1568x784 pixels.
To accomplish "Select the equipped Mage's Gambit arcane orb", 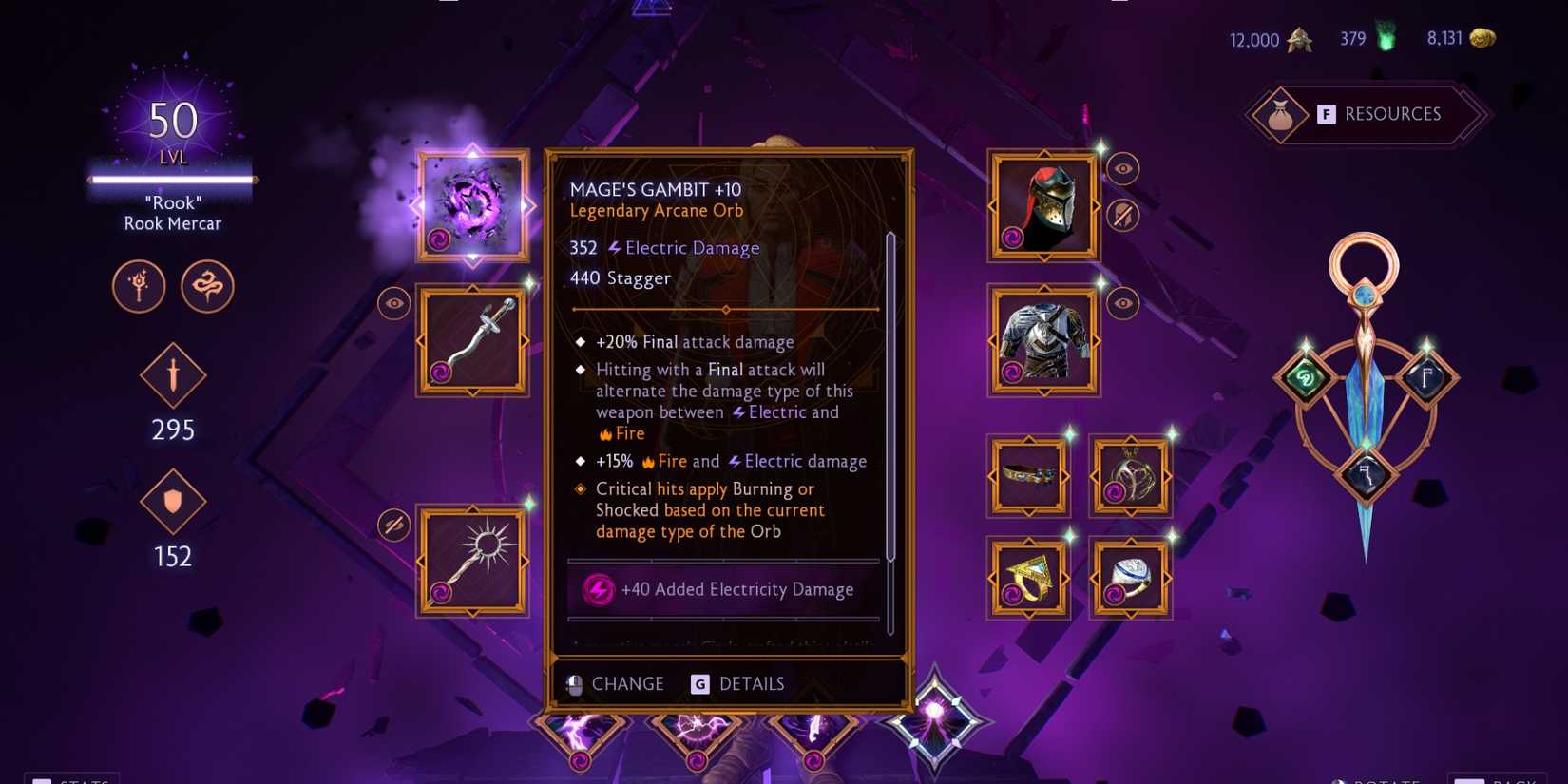I will (472, 202).
